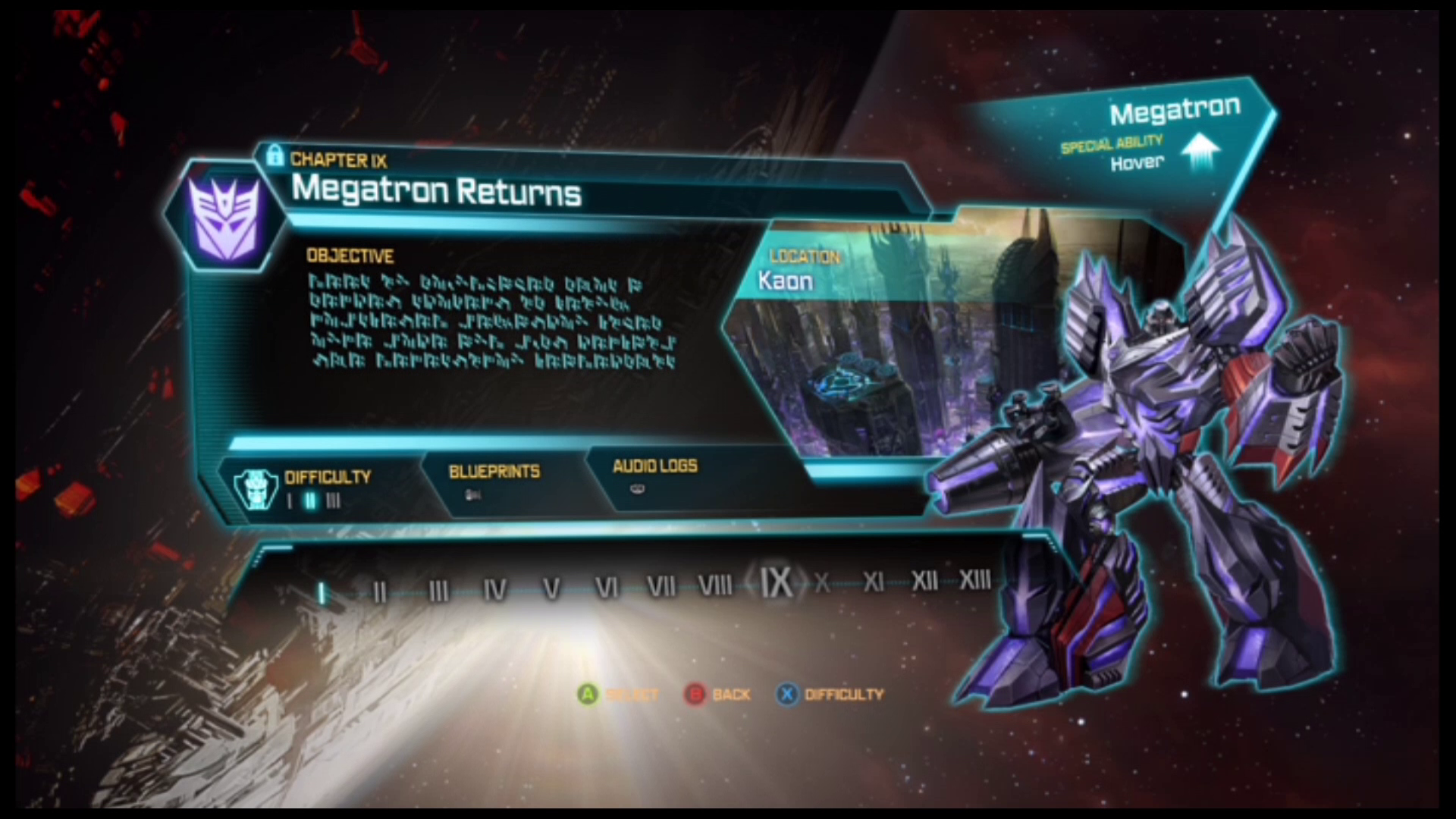Switch to chapter V
The height and width of the screenshot is (819, 1456).
pyautogui.click(x=551, y=588)
